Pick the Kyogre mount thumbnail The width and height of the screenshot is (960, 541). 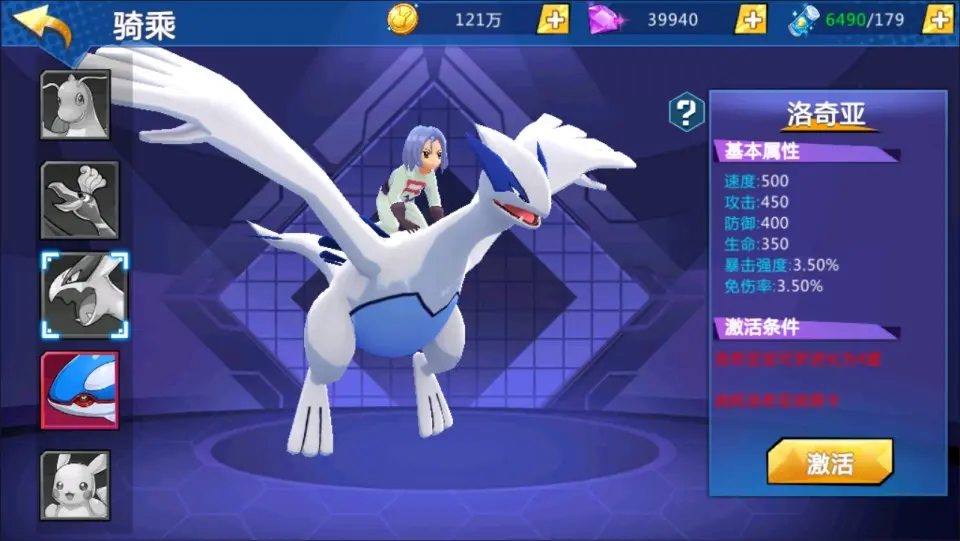(79, 391)
